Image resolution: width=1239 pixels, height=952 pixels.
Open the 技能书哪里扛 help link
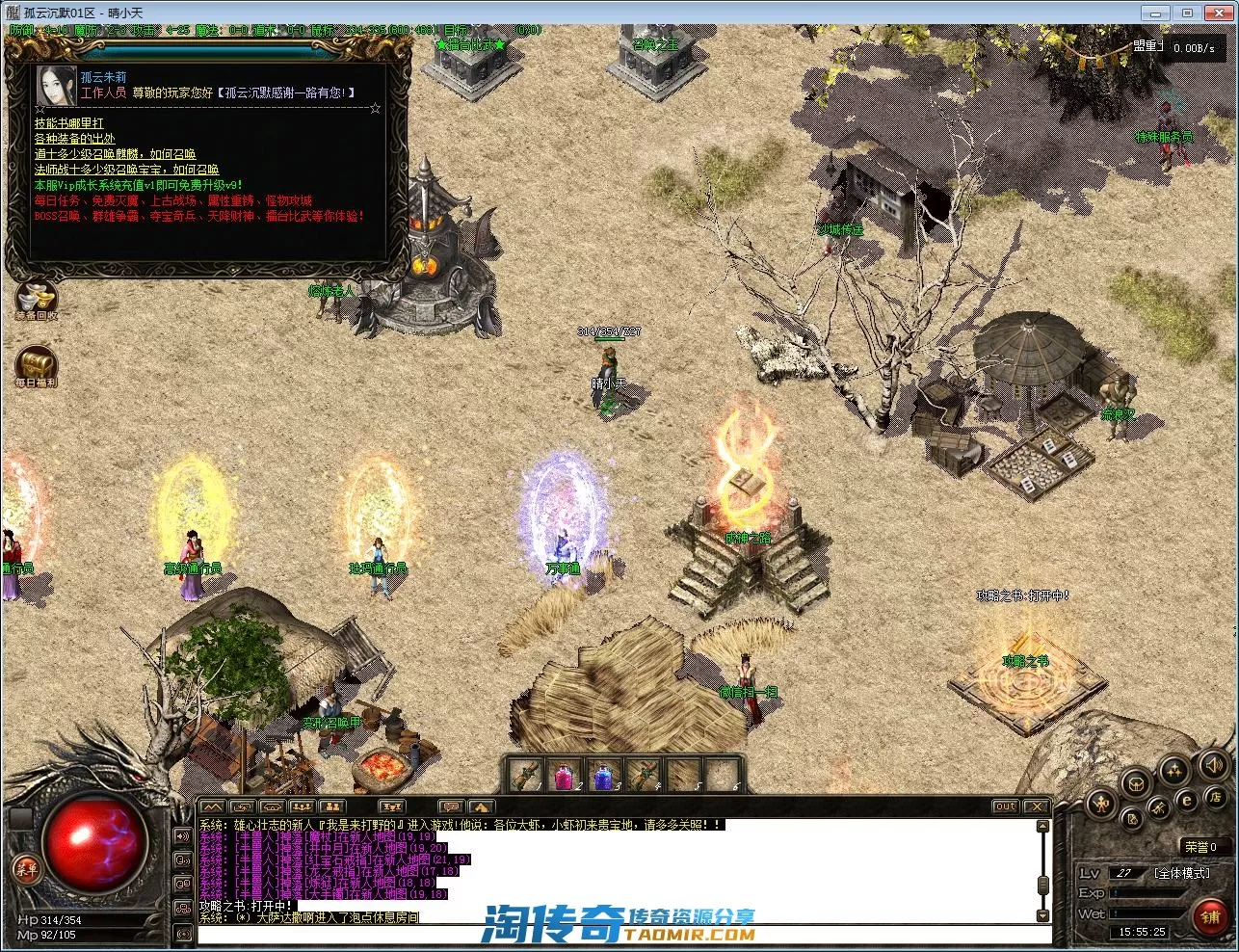(x=69, y=123)
